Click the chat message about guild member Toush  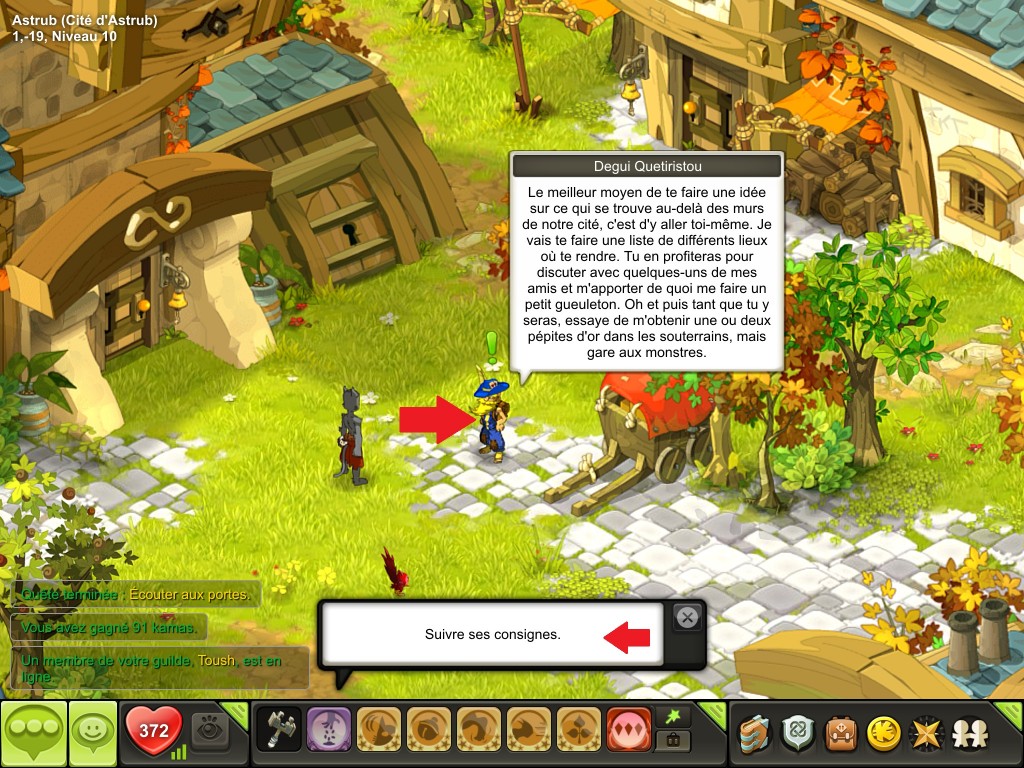(158, 668)
